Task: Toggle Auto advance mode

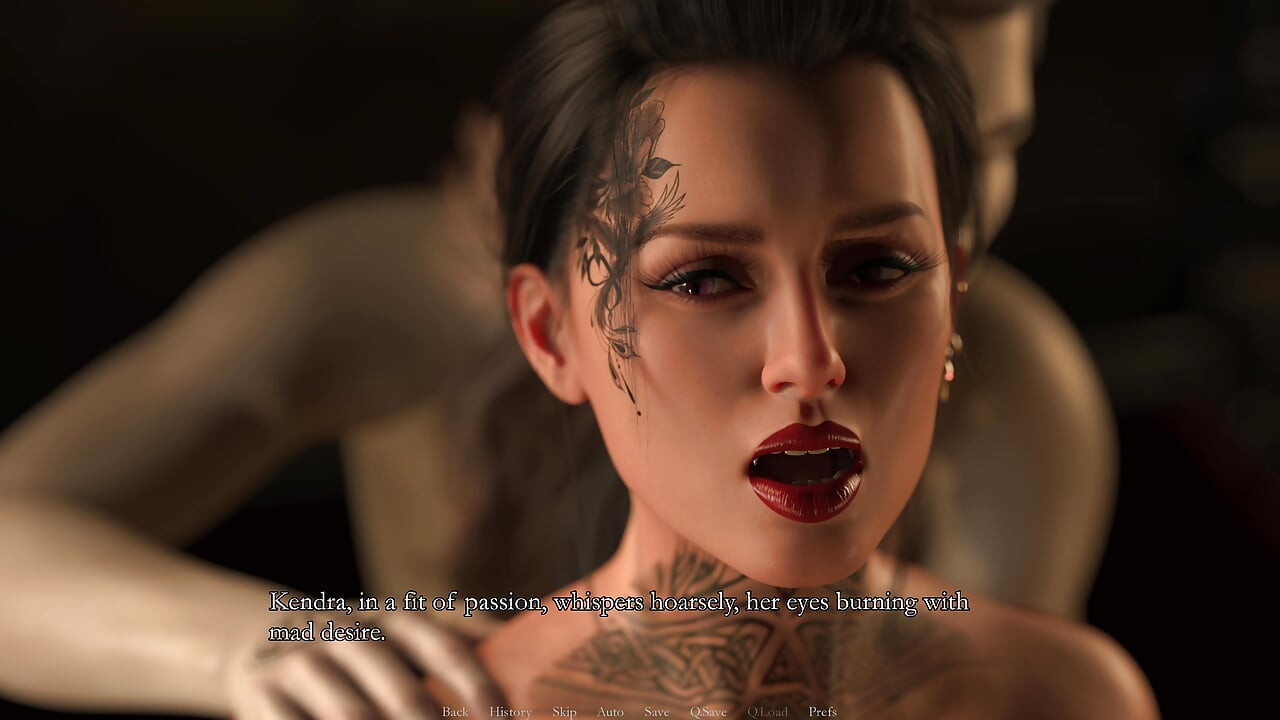Action: (610, 712)
